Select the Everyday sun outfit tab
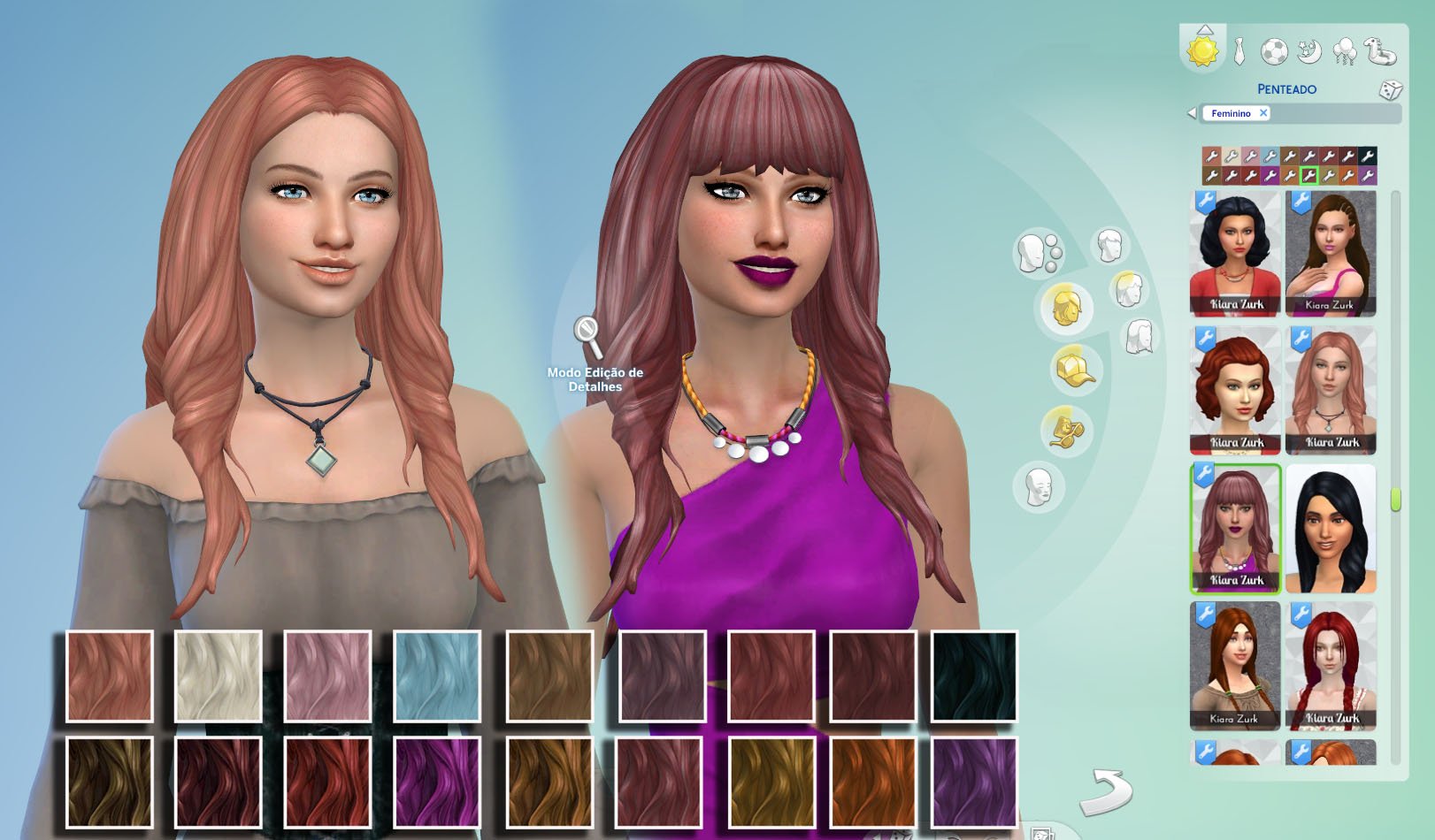This screenshot has height=840, width=1435. pos(1203,50)
